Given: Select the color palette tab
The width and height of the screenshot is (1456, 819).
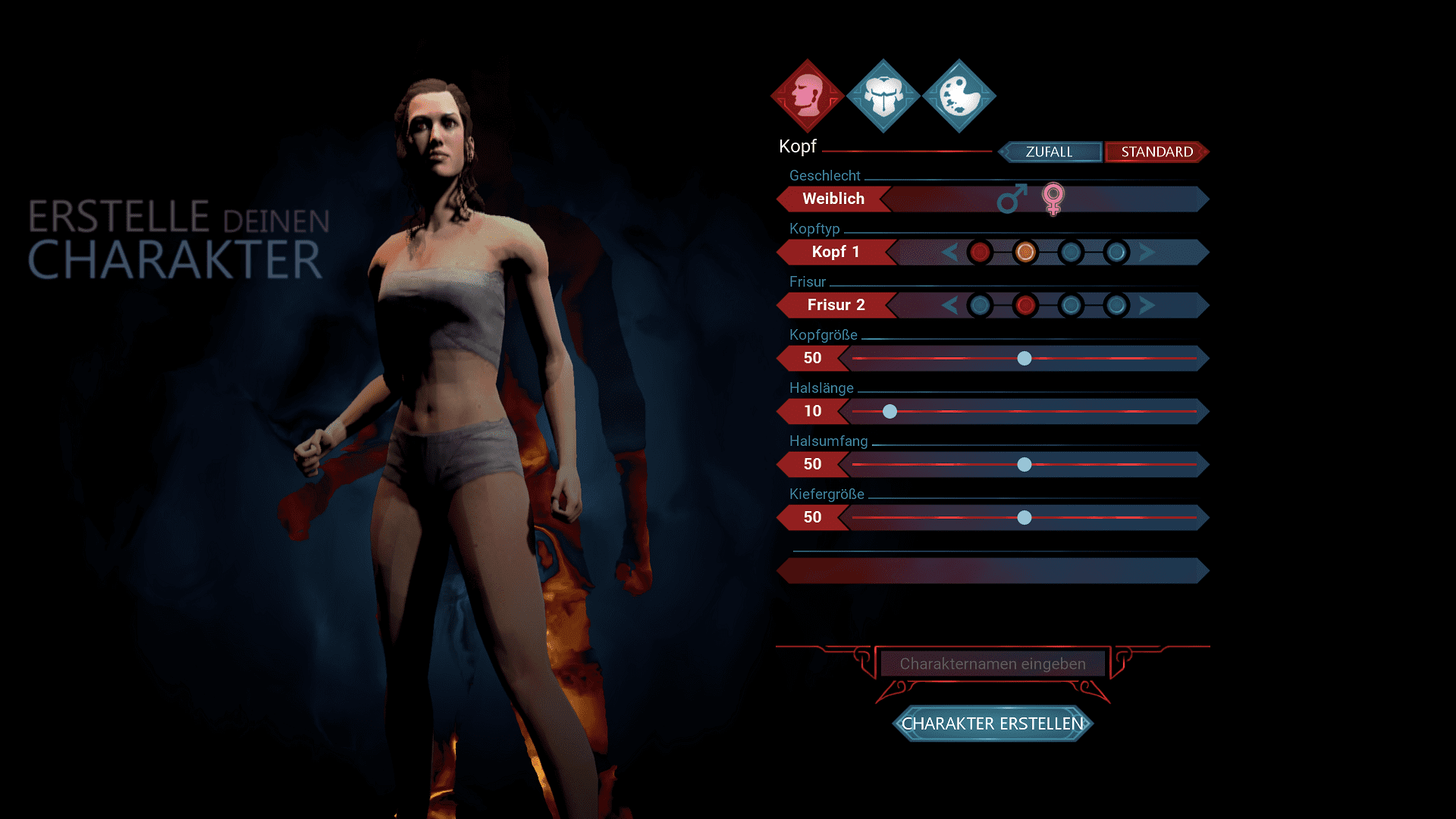Looking at the screenshot, I should click(959, 96).
